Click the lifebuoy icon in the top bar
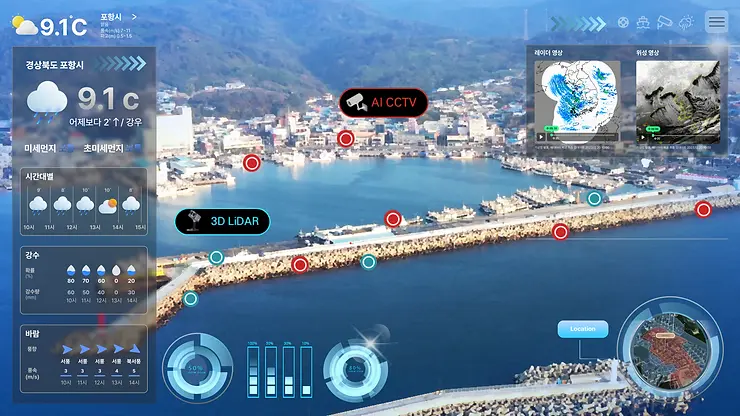740x416 pixels. 623,22
